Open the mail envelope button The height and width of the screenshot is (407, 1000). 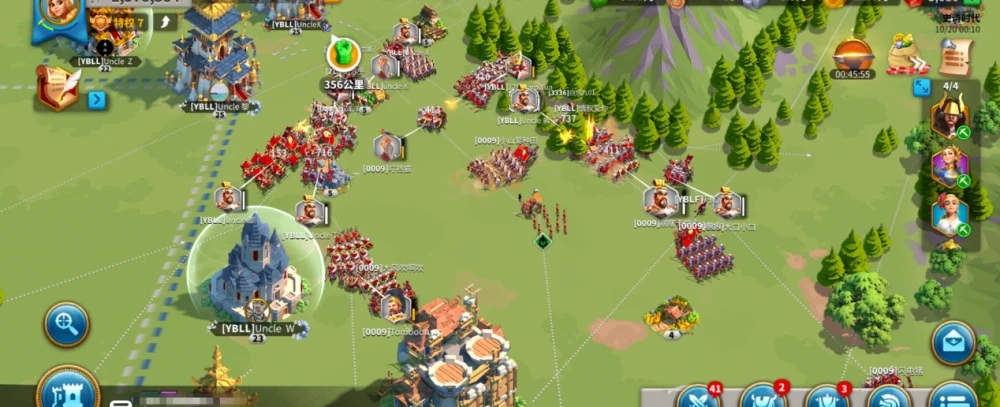tap(953, 343)
